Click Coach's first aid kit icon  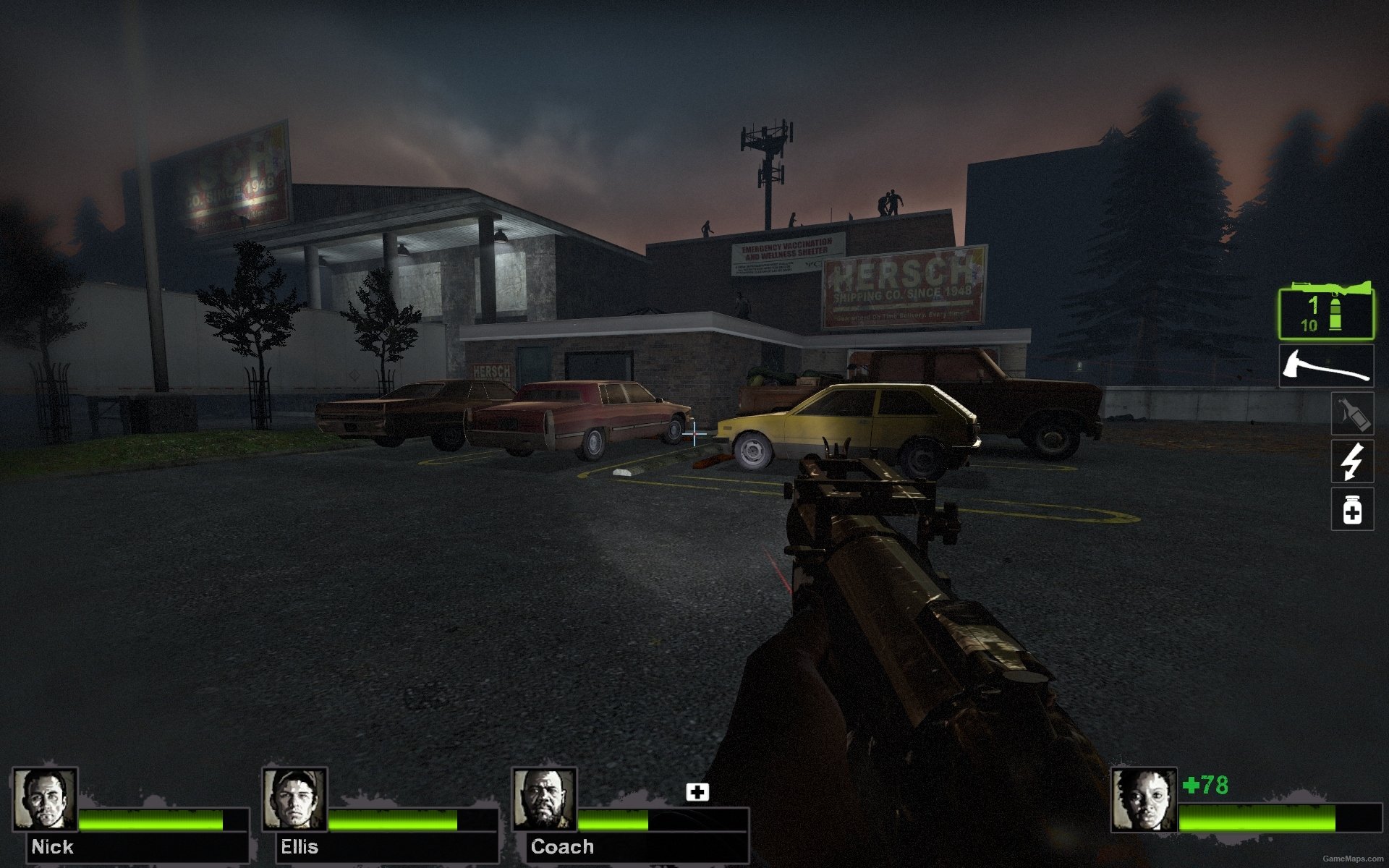coord(697,792)
